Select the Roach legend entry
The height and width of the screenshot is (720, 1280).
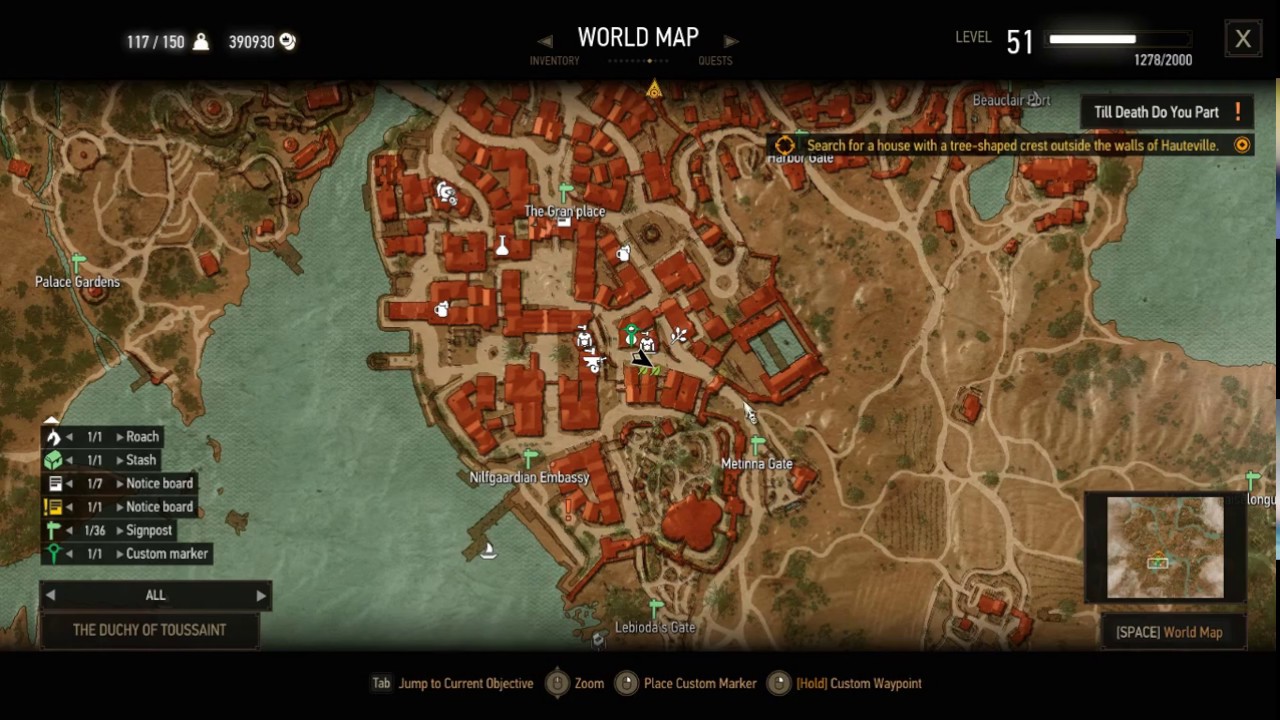141,437
